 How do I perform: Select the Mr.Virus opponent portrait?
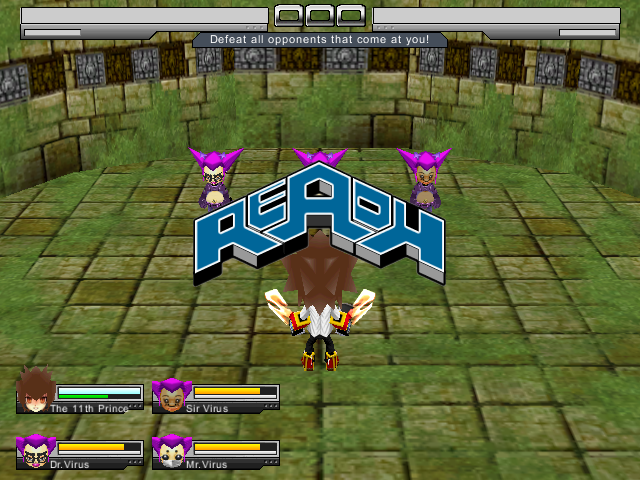(171, 451)
